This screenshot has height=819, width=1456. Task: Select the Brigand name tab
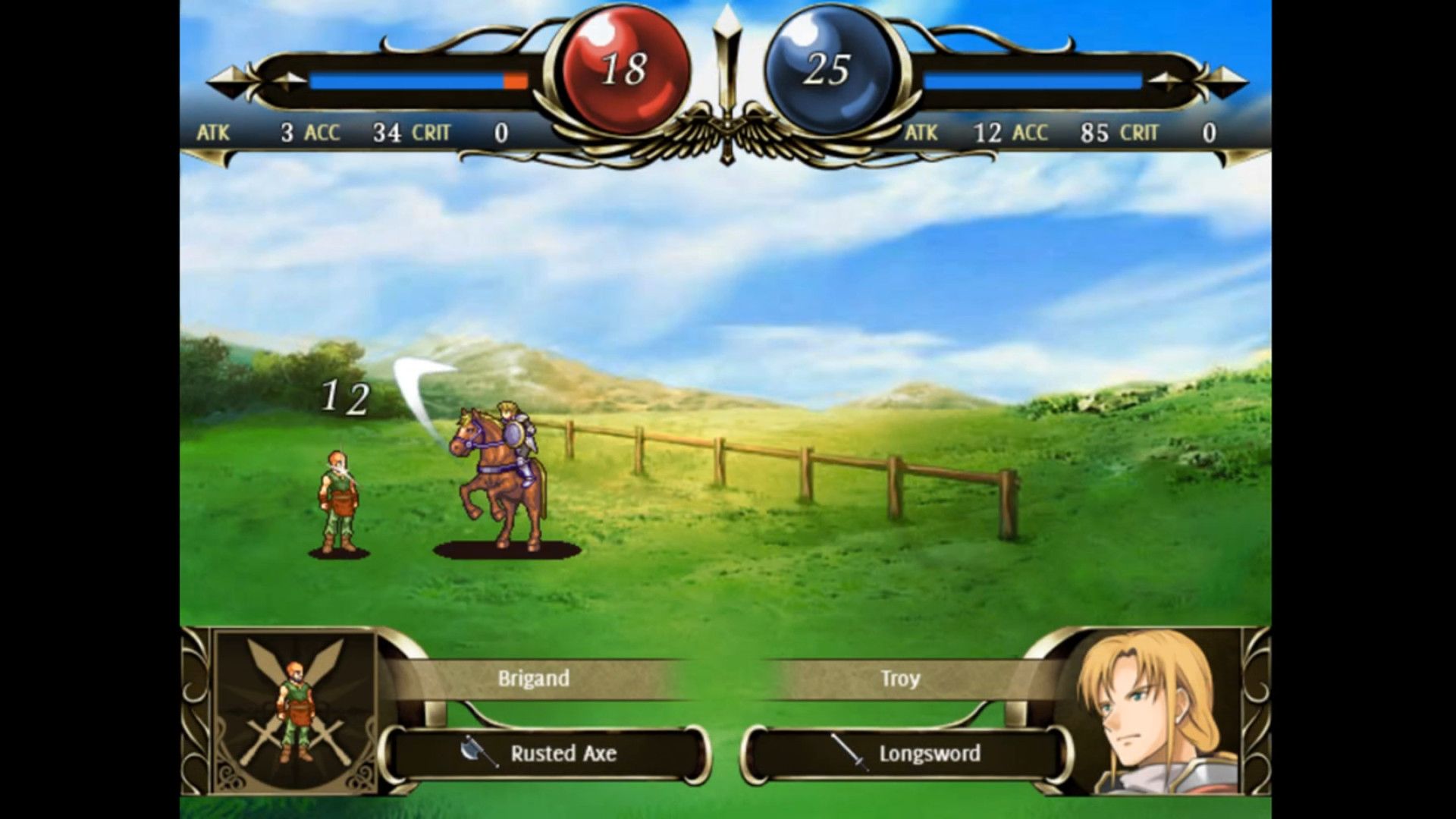pyautogui.click(x=534, y=679)
